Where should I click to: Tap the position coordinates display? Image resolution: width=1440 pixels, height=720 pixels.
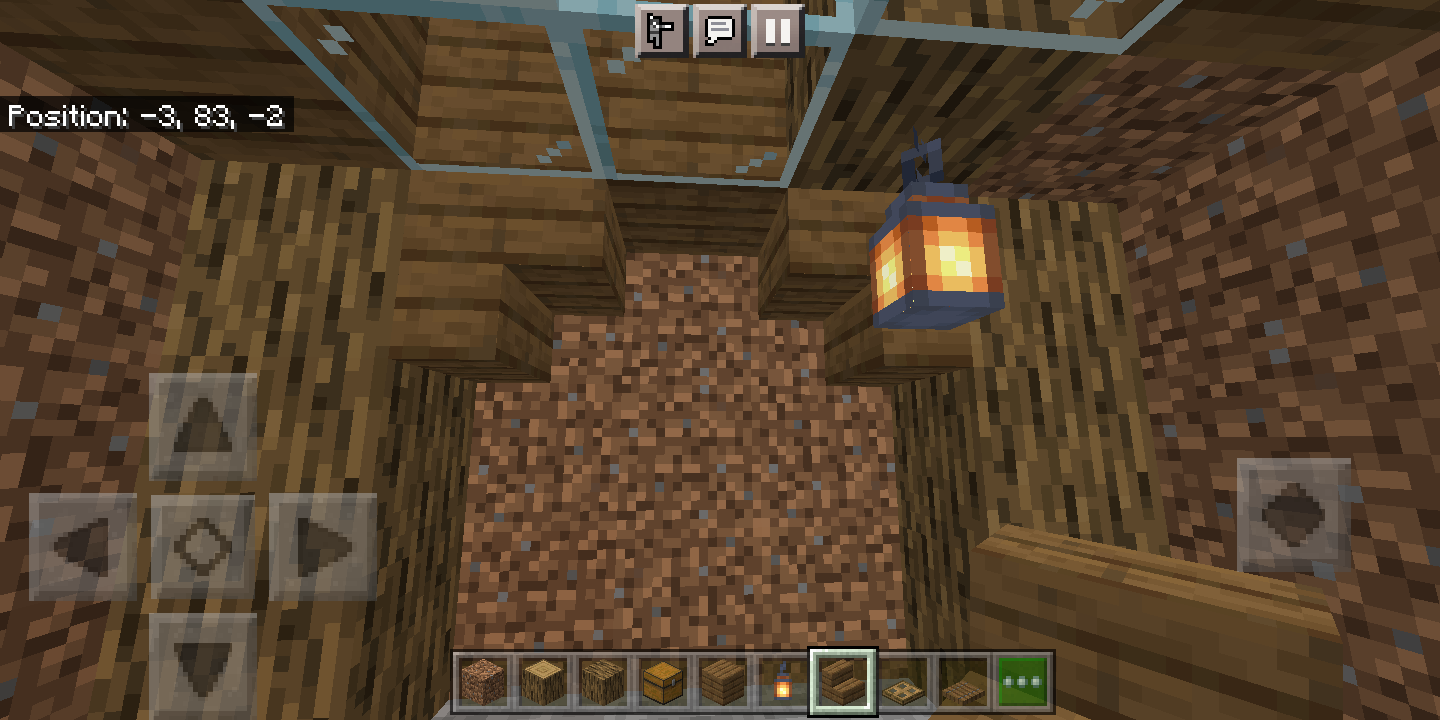146,117
